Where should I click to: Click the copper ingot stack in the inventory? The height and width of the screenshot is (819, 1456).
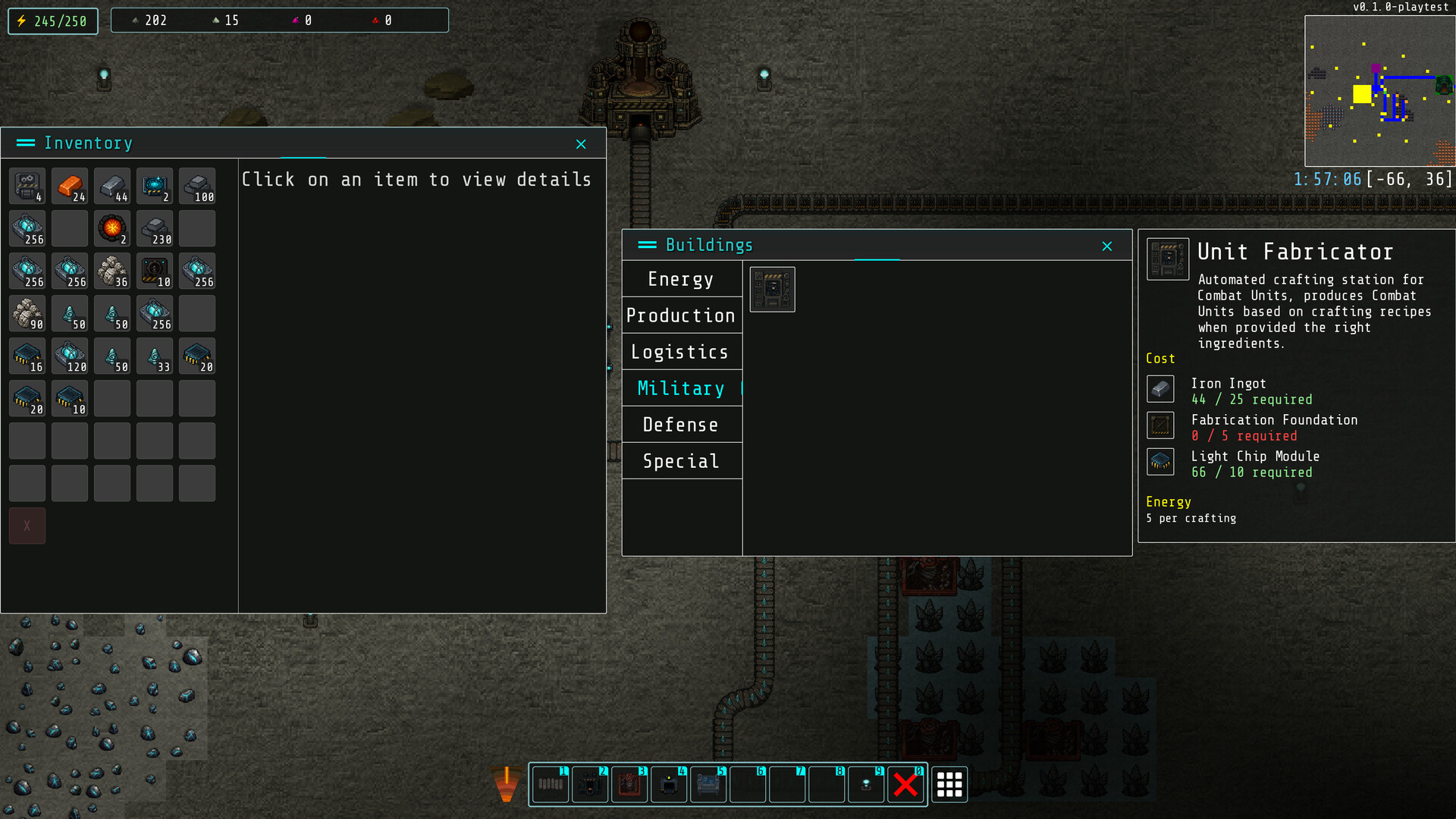70,186
